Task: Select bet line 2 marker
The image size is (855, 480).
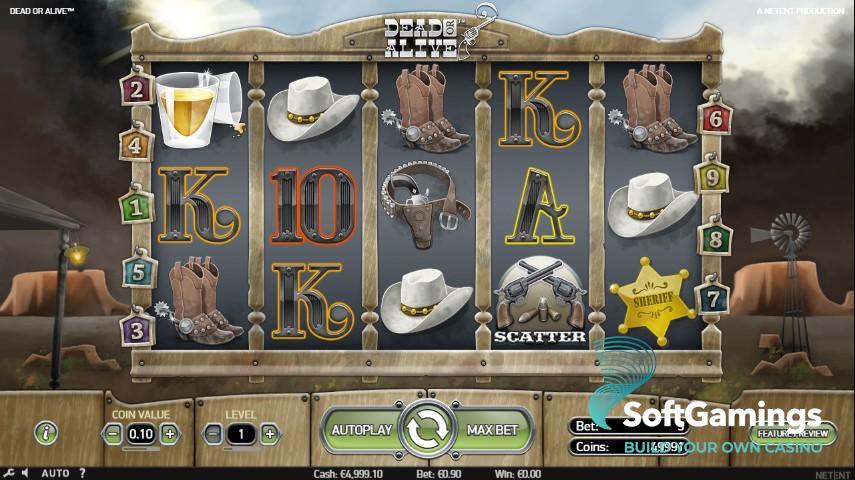Action: [135, 90]
